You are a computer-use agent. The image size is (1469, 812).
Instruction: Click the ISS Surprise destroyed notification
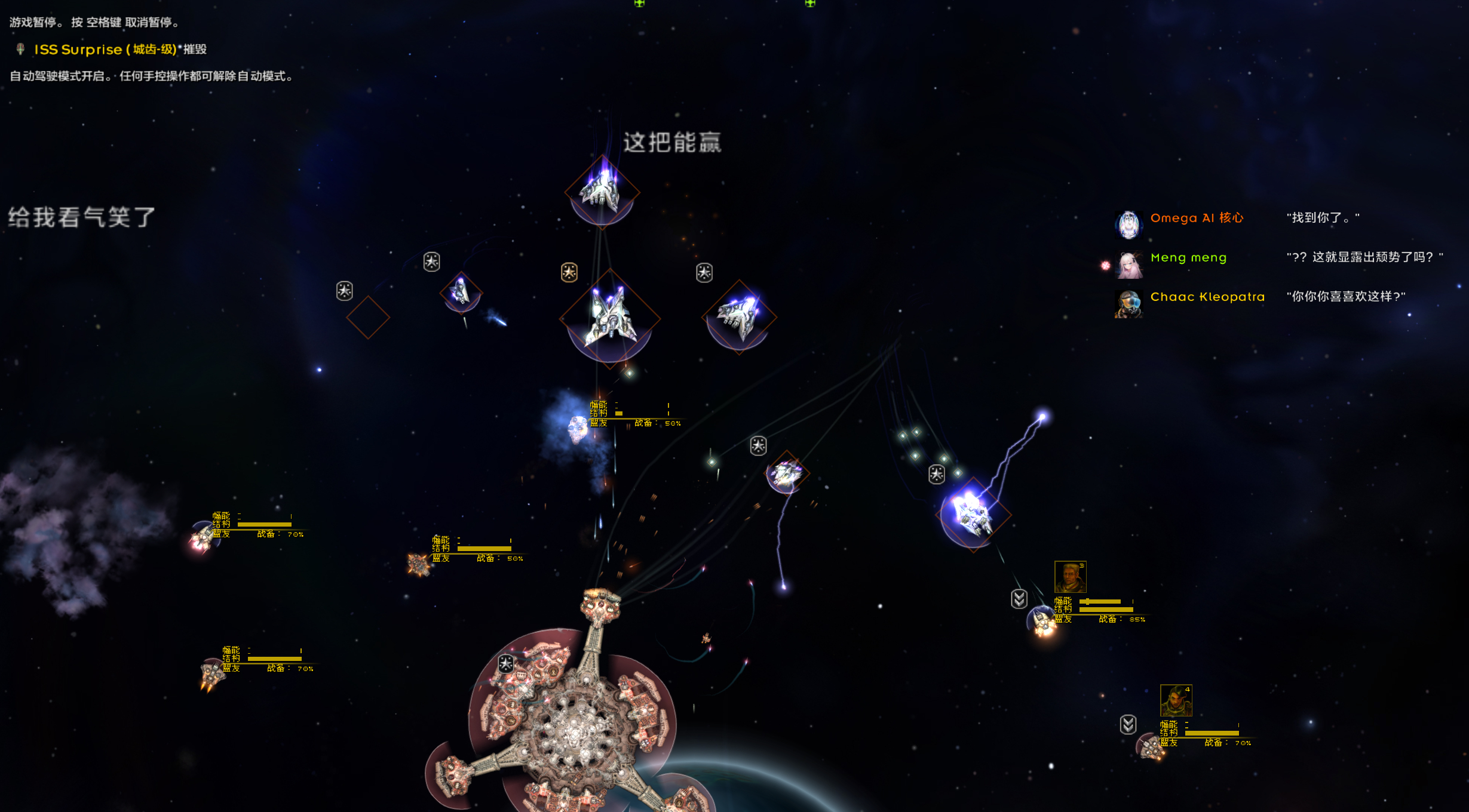tap(119, 50)
